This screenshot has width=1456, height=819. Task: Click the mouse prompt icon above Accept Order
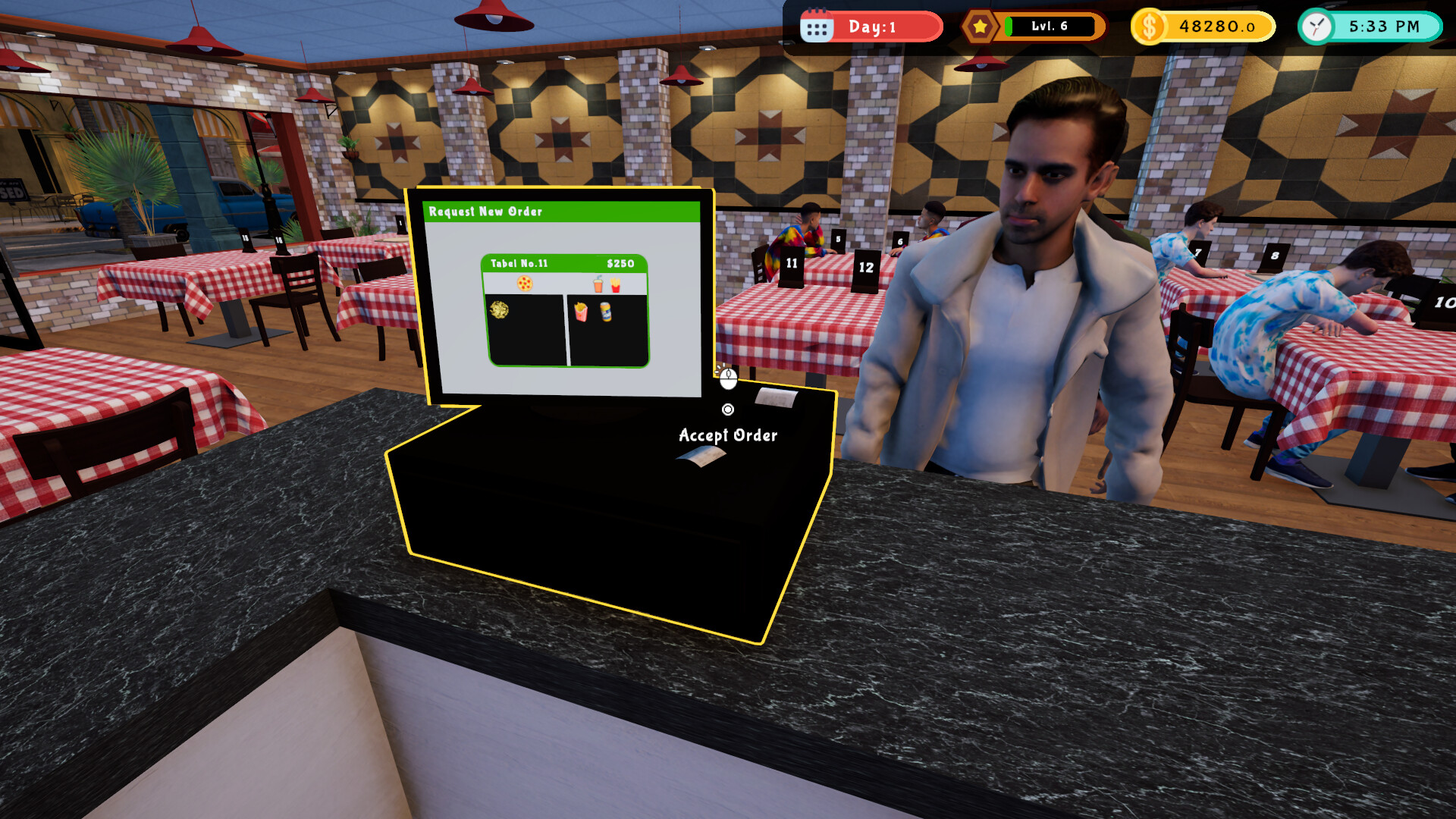727,377
